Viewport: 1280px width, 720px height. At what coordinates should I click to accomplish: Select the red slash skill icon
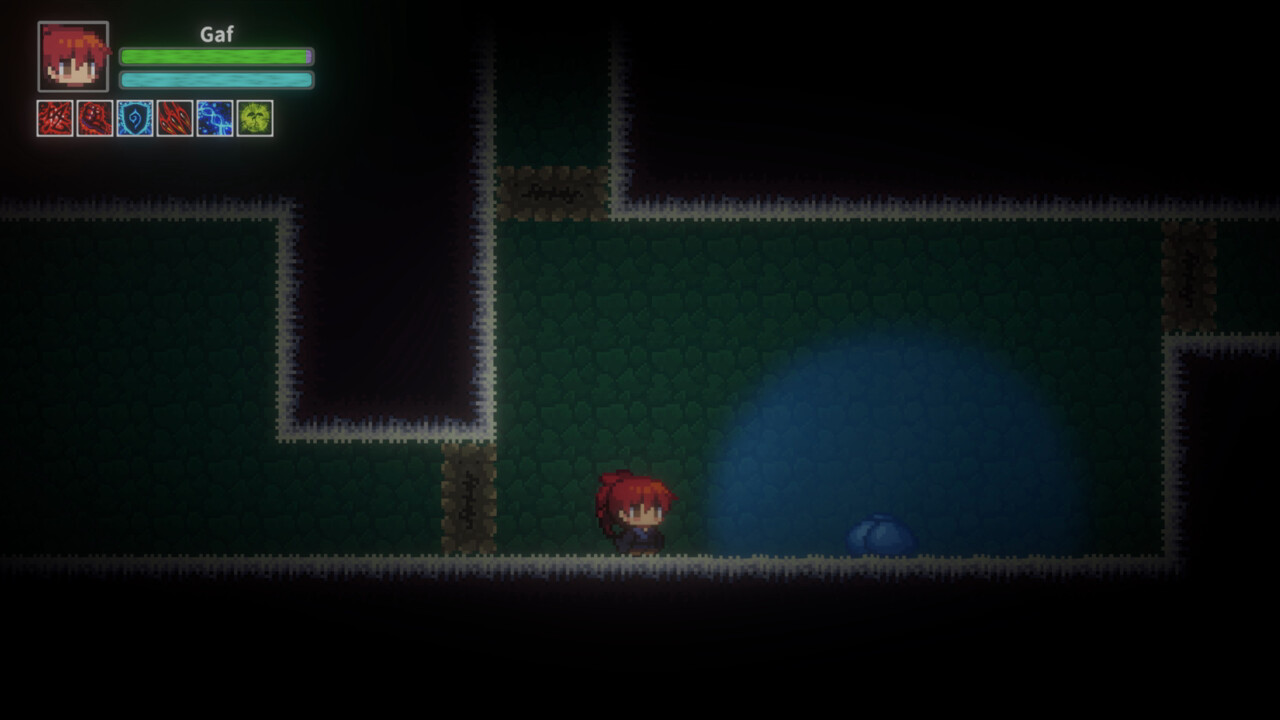[x=55, y=118]
